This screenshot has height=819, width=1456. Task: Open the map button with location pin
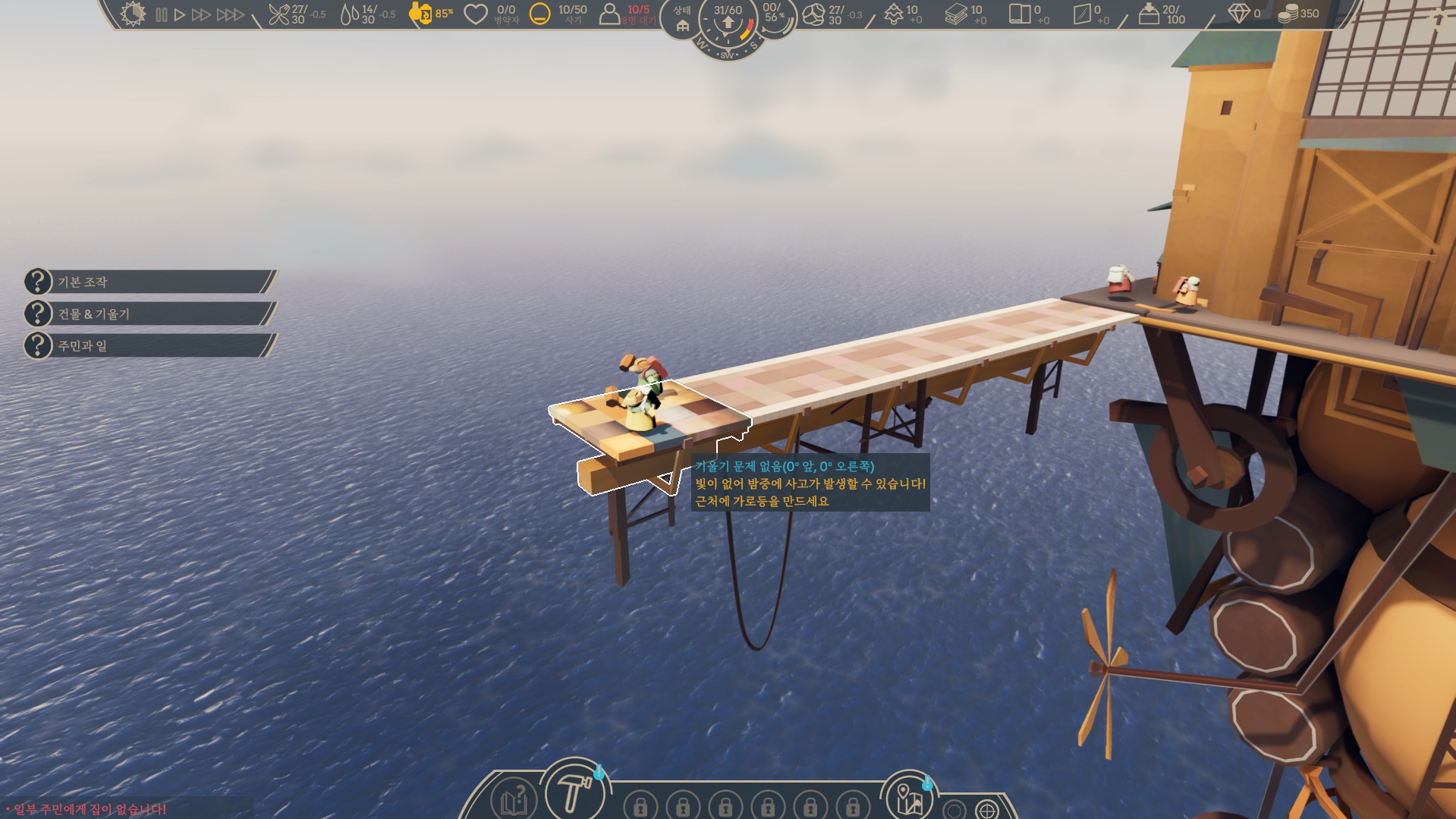908,799
